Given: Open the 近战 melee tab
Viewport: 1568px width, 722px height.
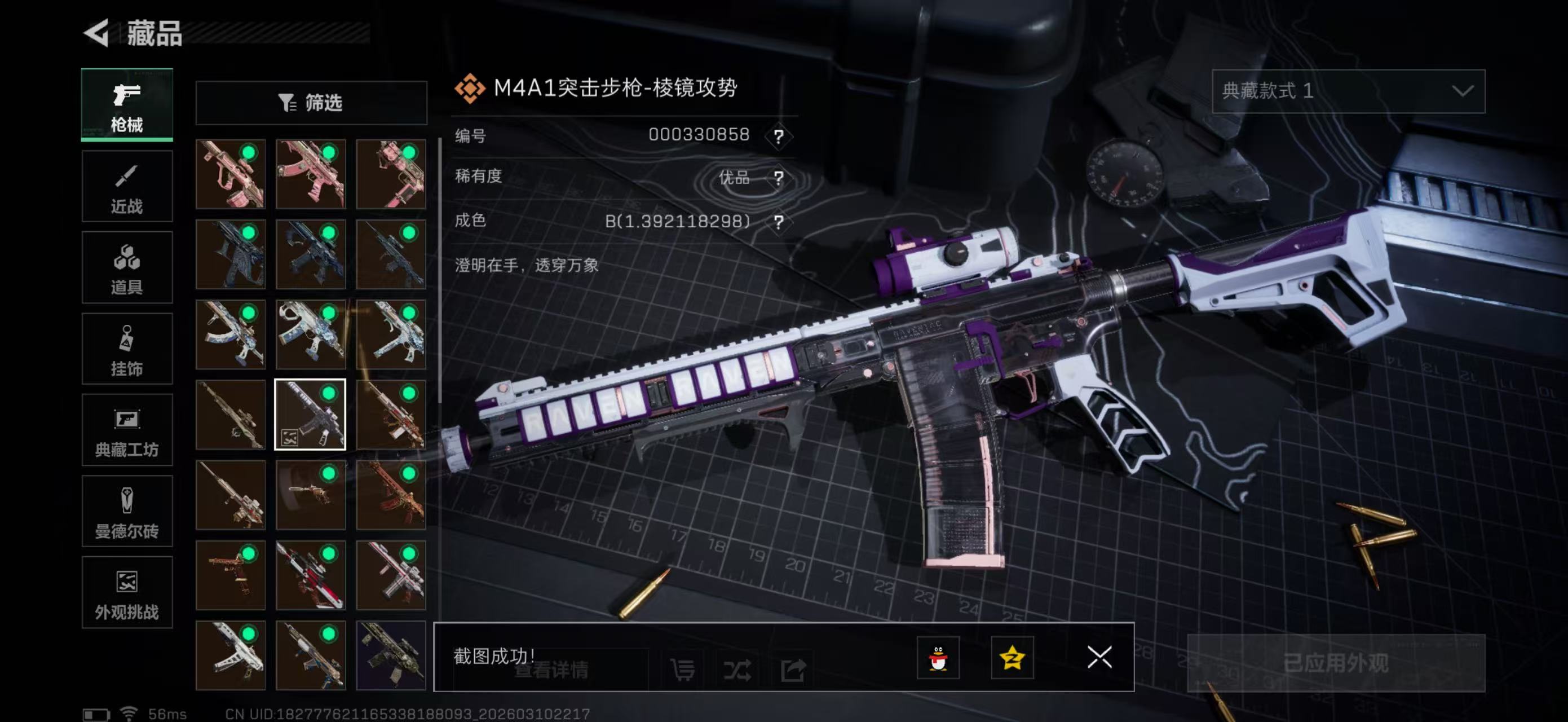Looking at the screenshot, I should (x=127, y=187).
